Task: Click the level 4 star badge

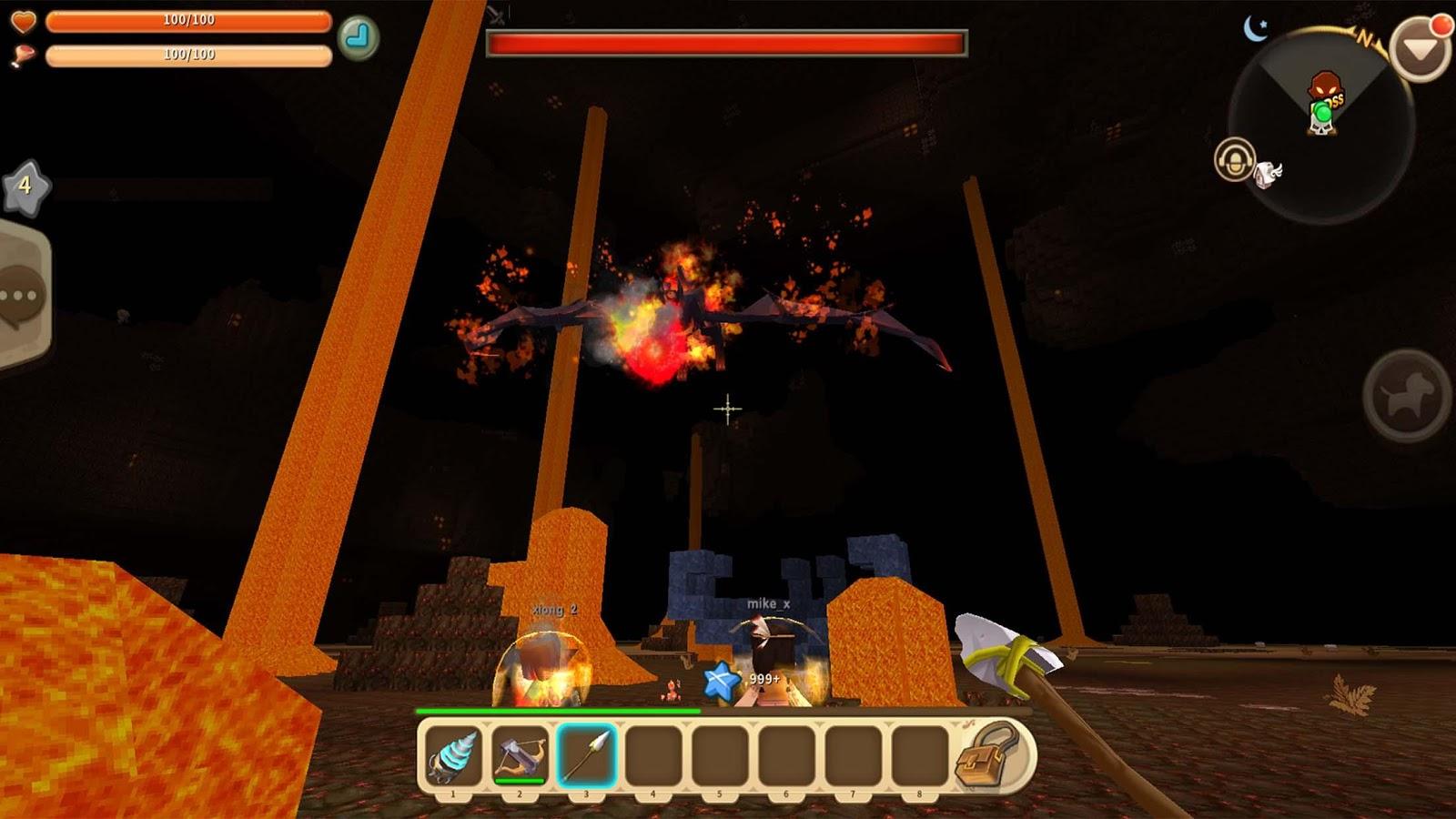Action: [x=25, y=187]
